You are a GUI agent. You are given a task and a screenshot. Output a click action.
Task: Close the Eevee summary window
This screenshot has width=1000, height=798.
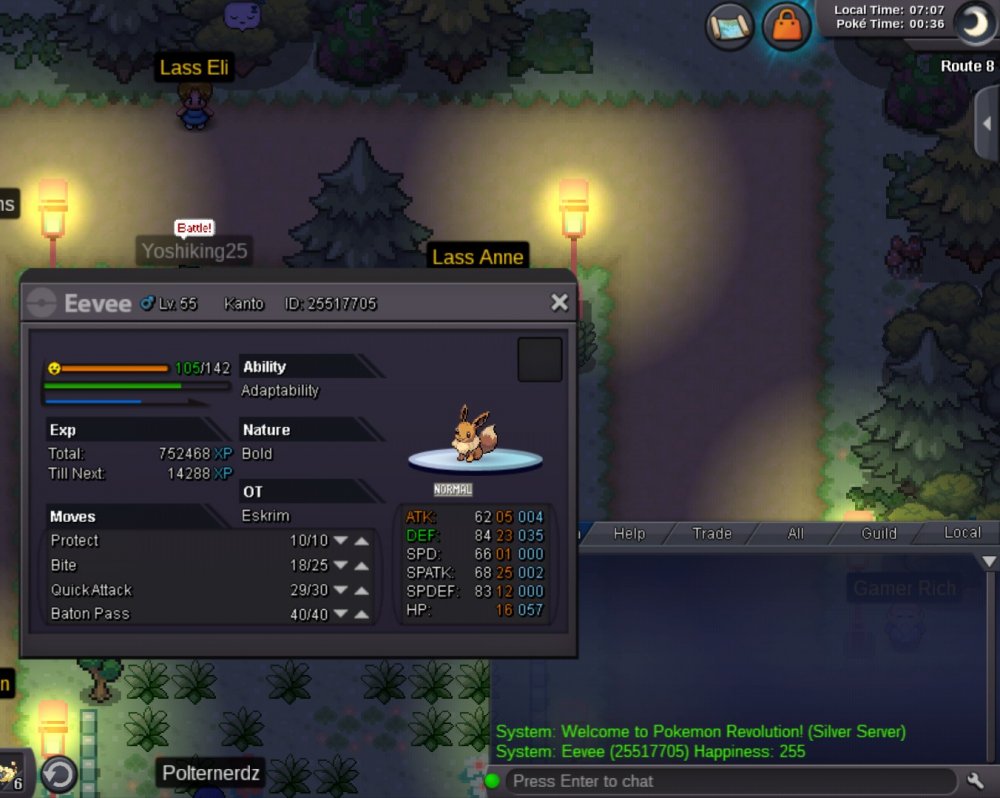click(559, 302)
